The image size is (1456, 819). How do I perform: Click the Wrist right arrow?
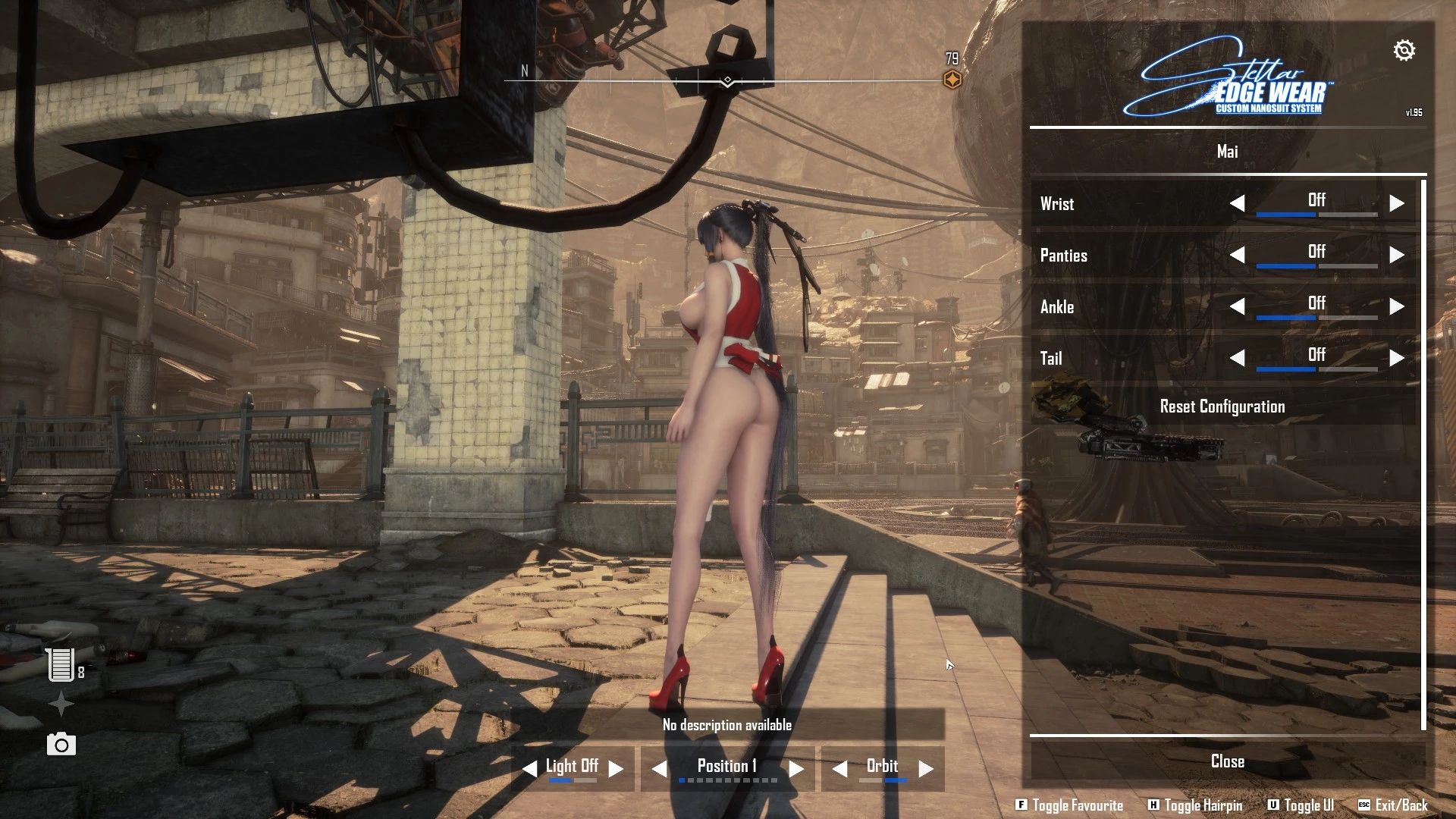1396,203
